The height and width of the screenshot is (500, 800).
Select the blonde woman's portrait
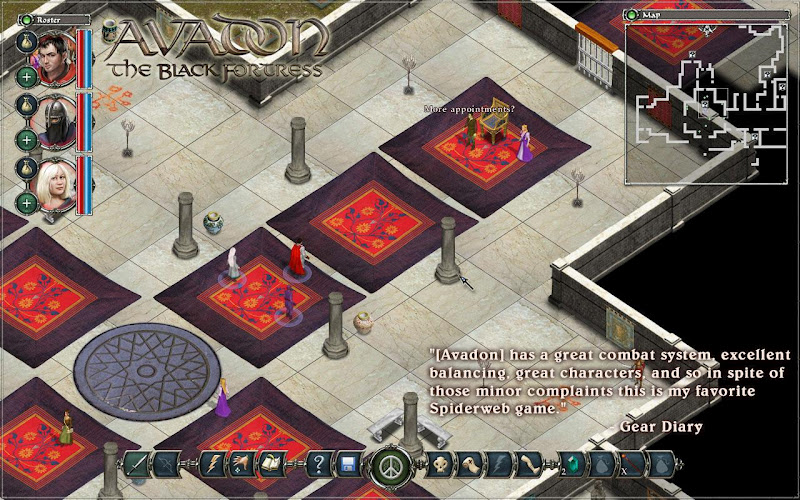pos(54,183)
